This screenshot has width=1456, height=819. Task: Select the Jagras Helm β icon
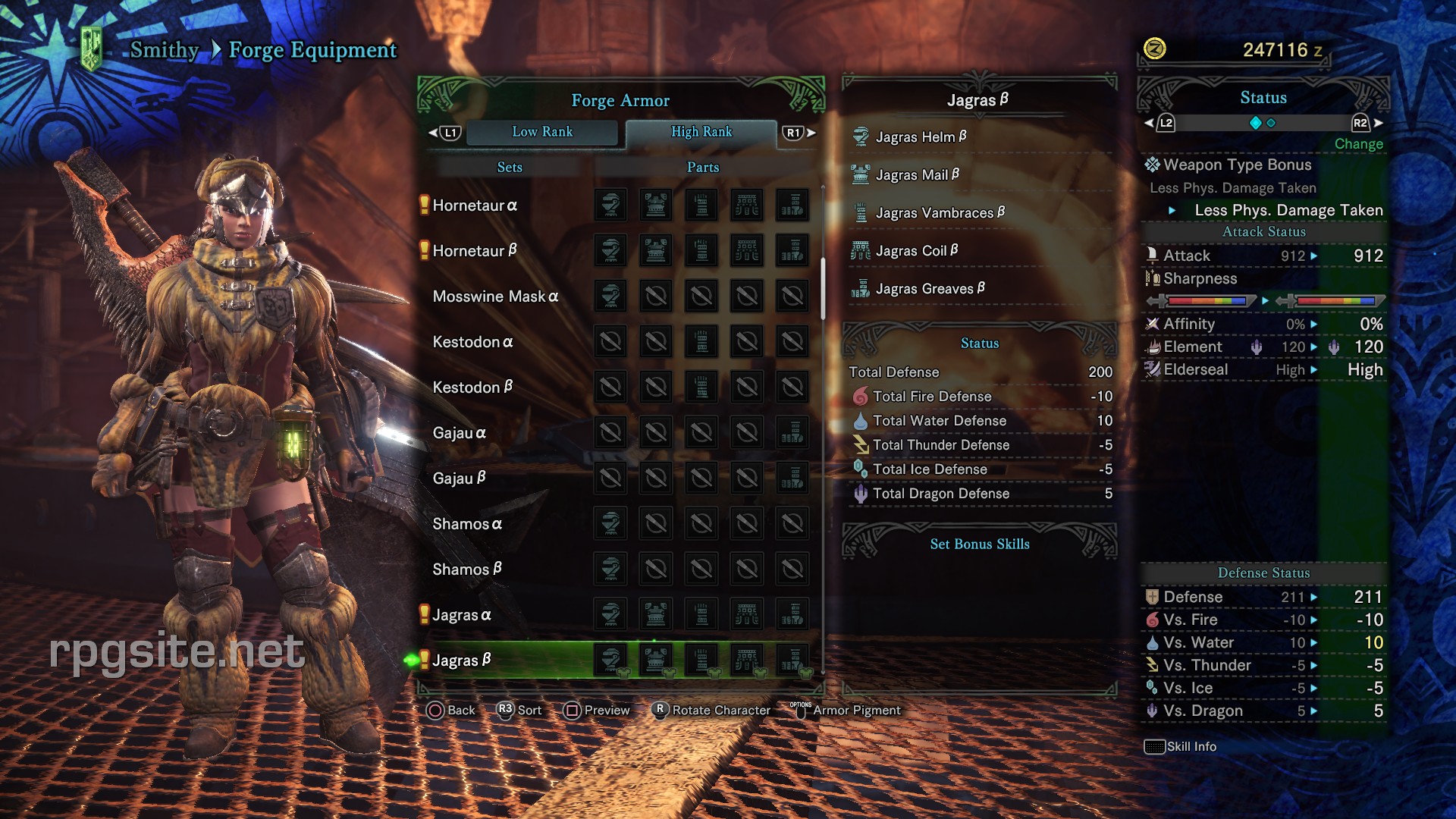(x=861, y=136)
